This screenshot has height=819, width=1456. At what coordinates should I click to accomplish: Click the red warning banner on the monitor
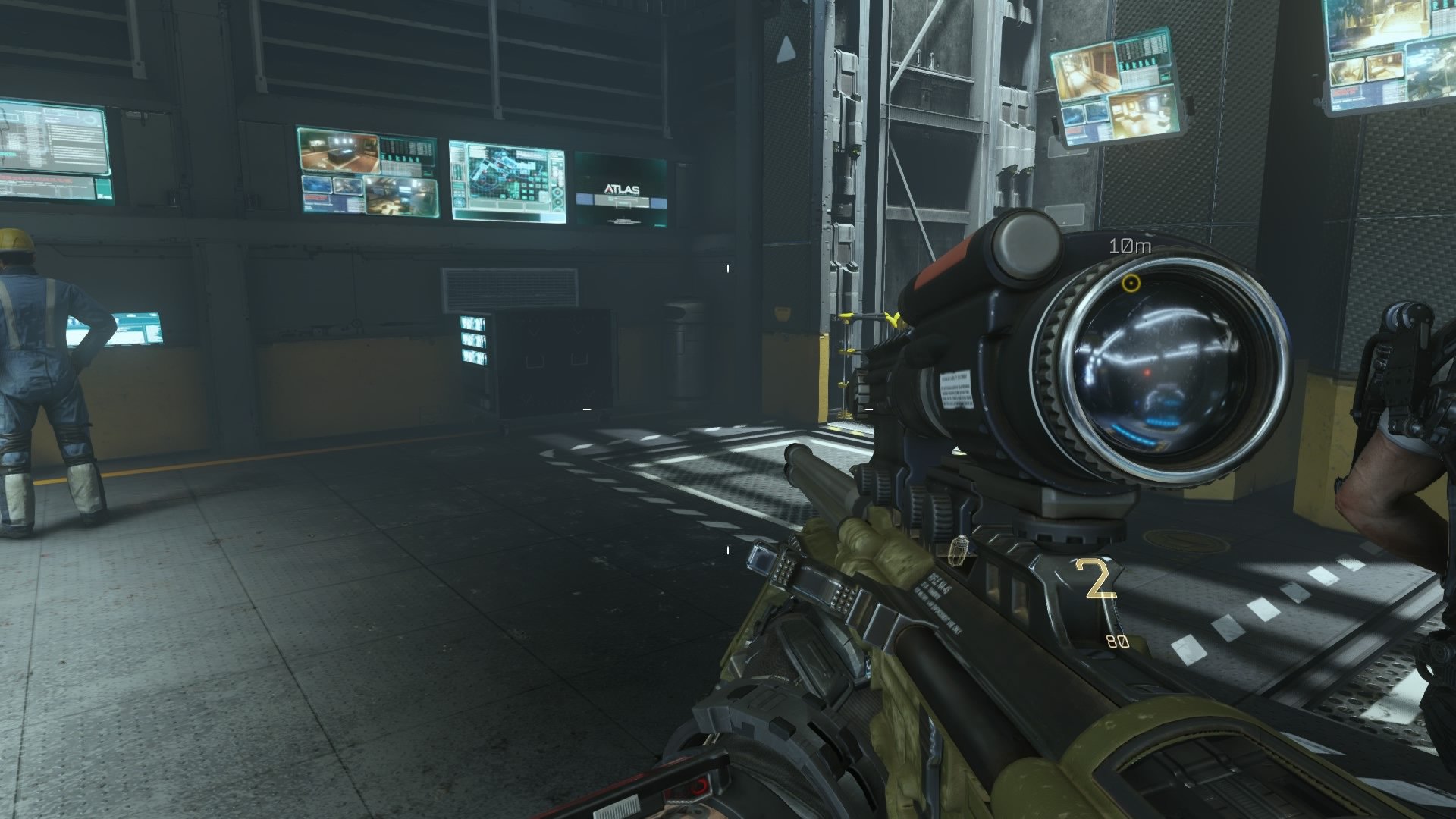pos(317,199)
